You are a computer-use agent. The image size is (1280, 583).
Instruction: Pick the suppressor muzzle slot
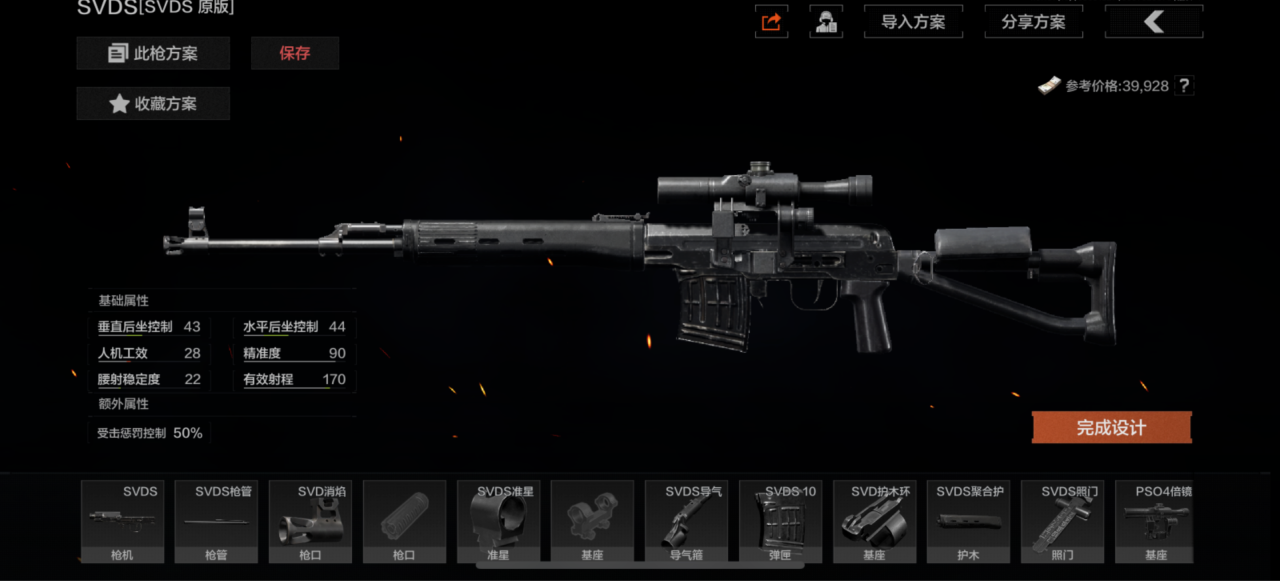coord(404,521)
